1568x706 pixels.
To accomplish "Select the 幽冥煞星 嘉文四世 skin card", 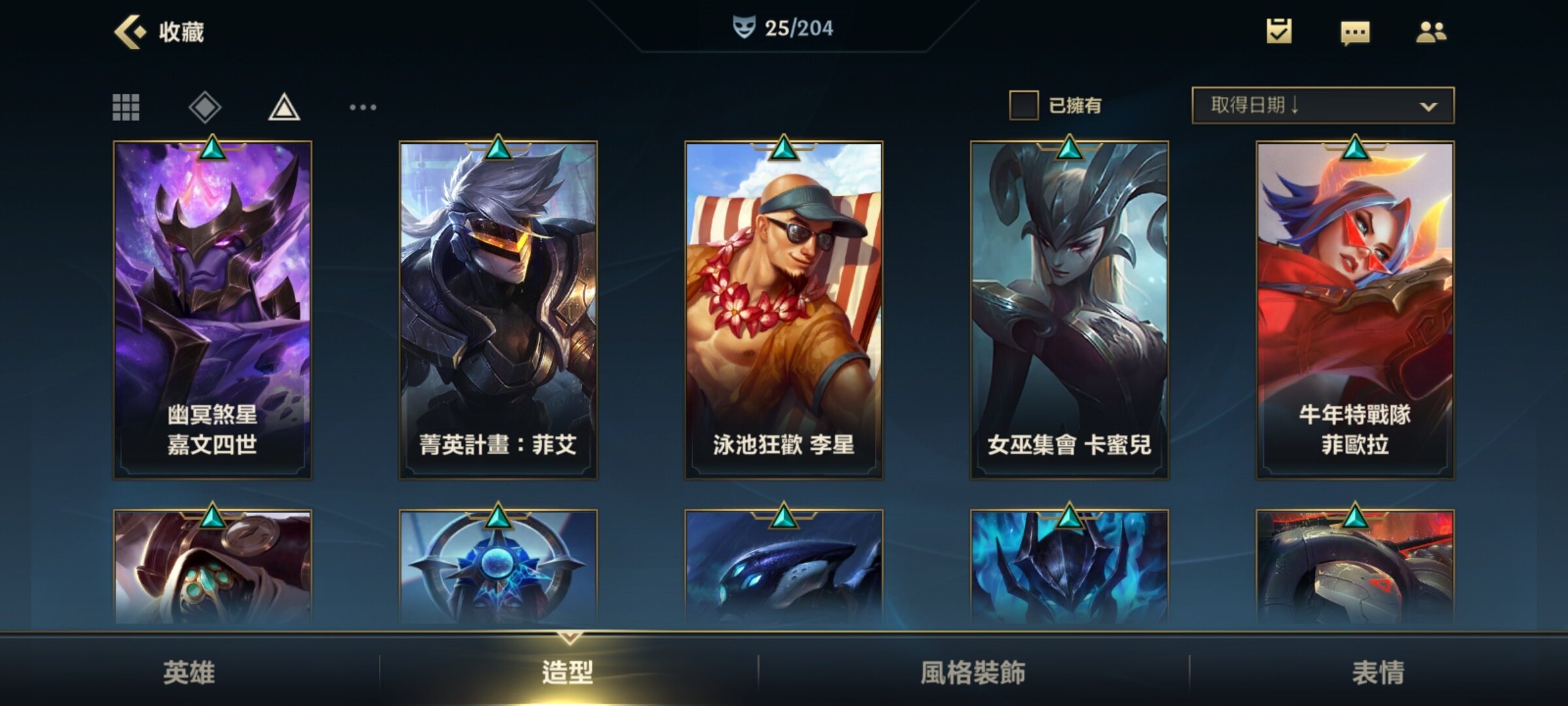I will 212,311.
